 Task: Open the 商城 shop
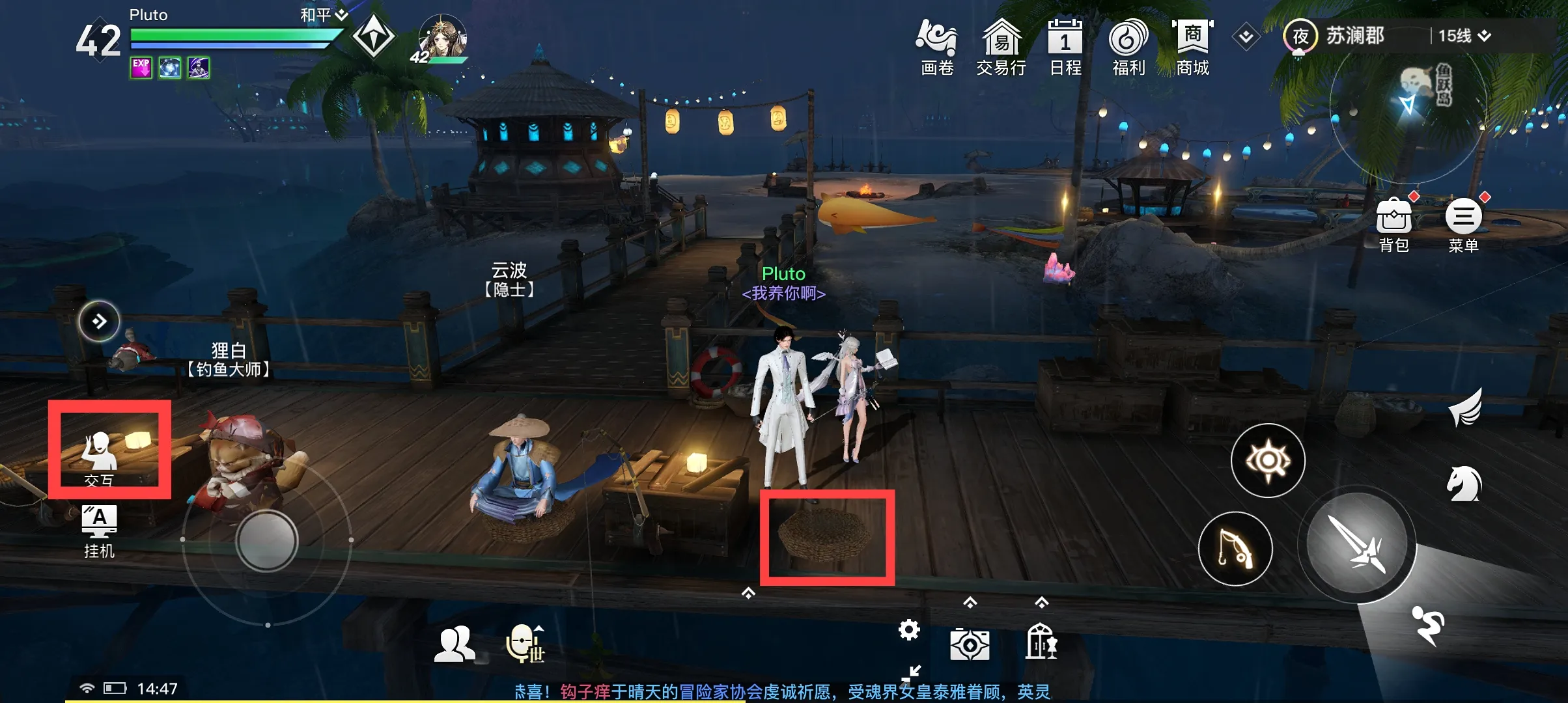(1192, 47)
